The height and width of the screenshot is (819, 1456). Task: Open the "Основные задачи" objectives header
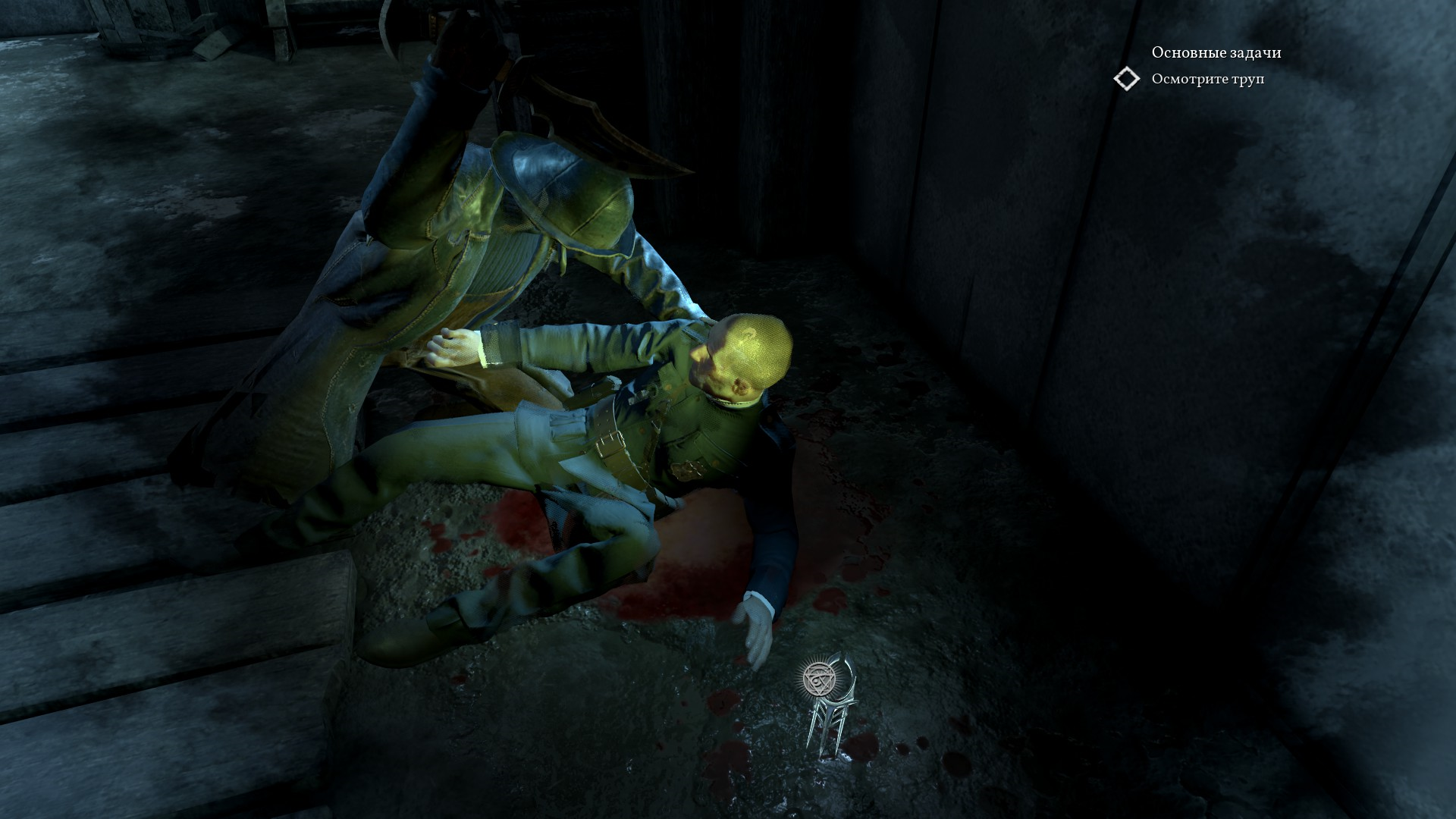pyautogui.click(x=1216, y=52)
